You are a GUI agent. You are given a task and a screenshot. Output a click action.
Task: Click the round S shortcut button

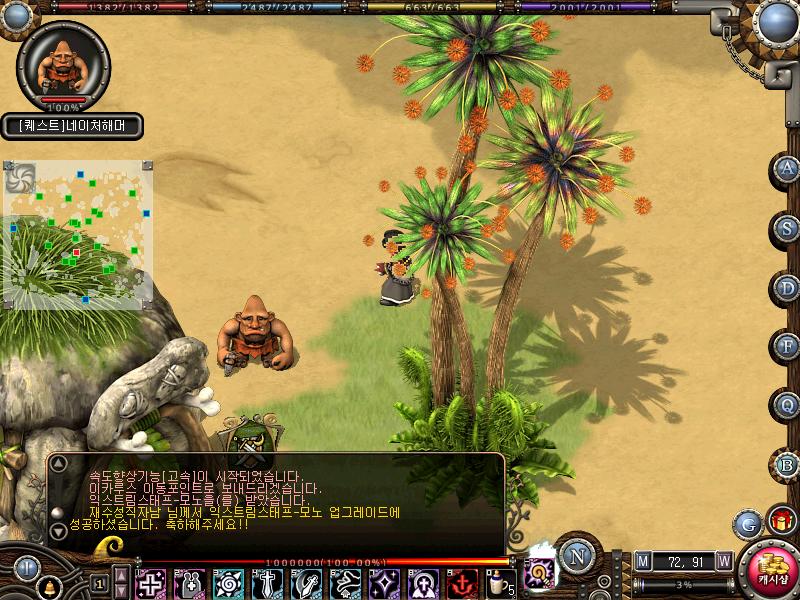point(787,228)
